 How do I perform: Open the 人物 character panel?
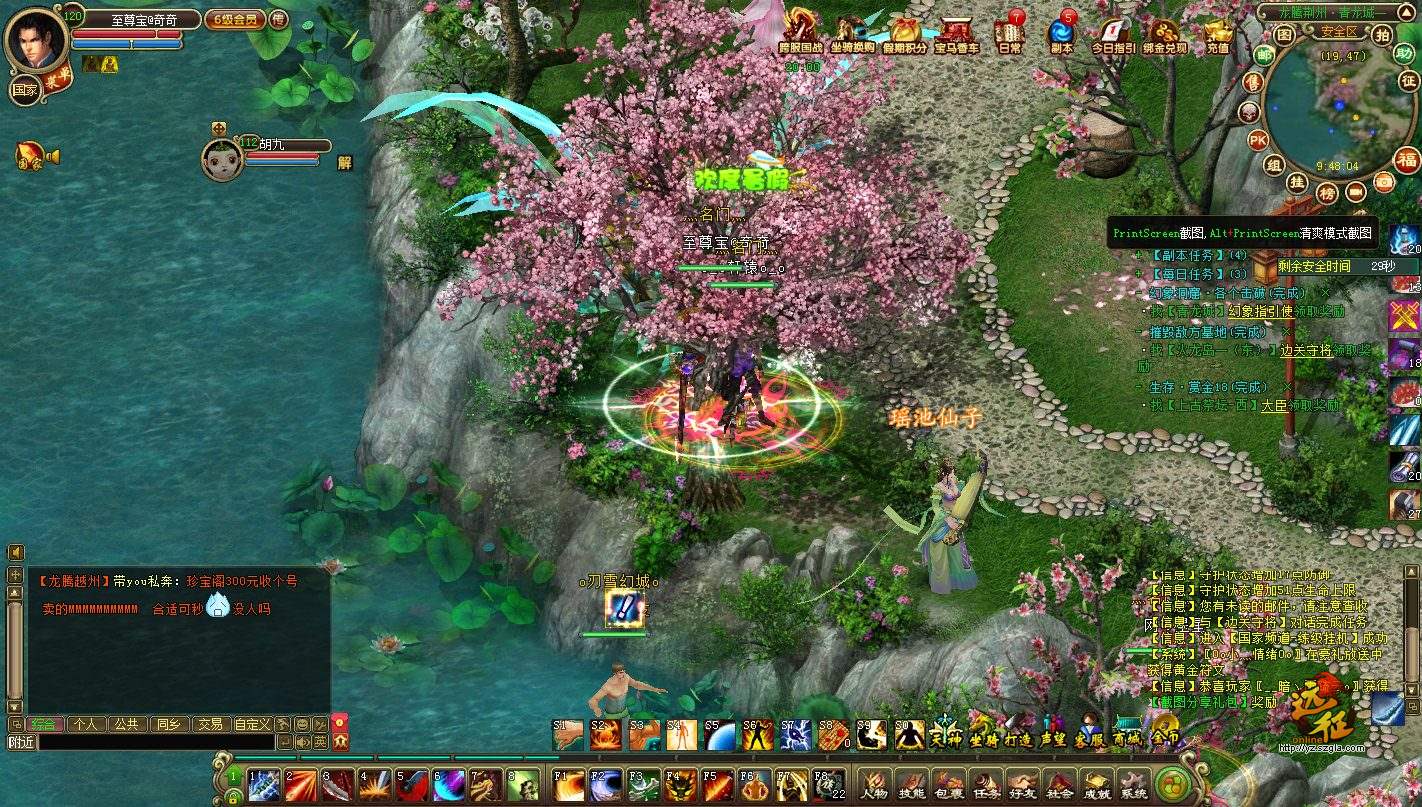(874, 786)
